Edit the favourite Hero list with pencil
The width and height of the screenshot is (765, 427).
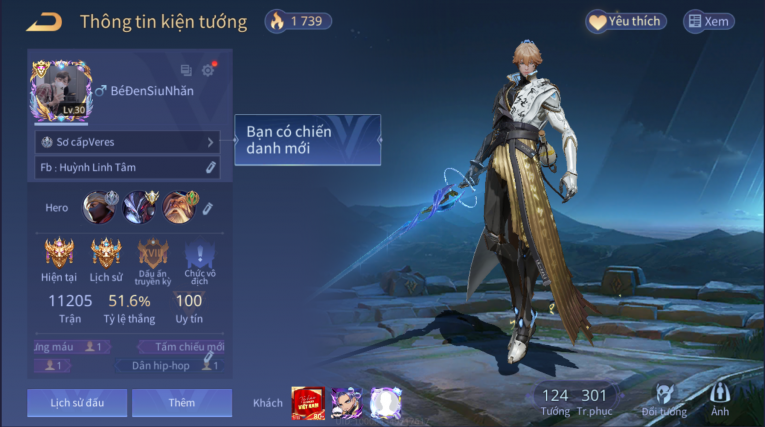[207, 208]
